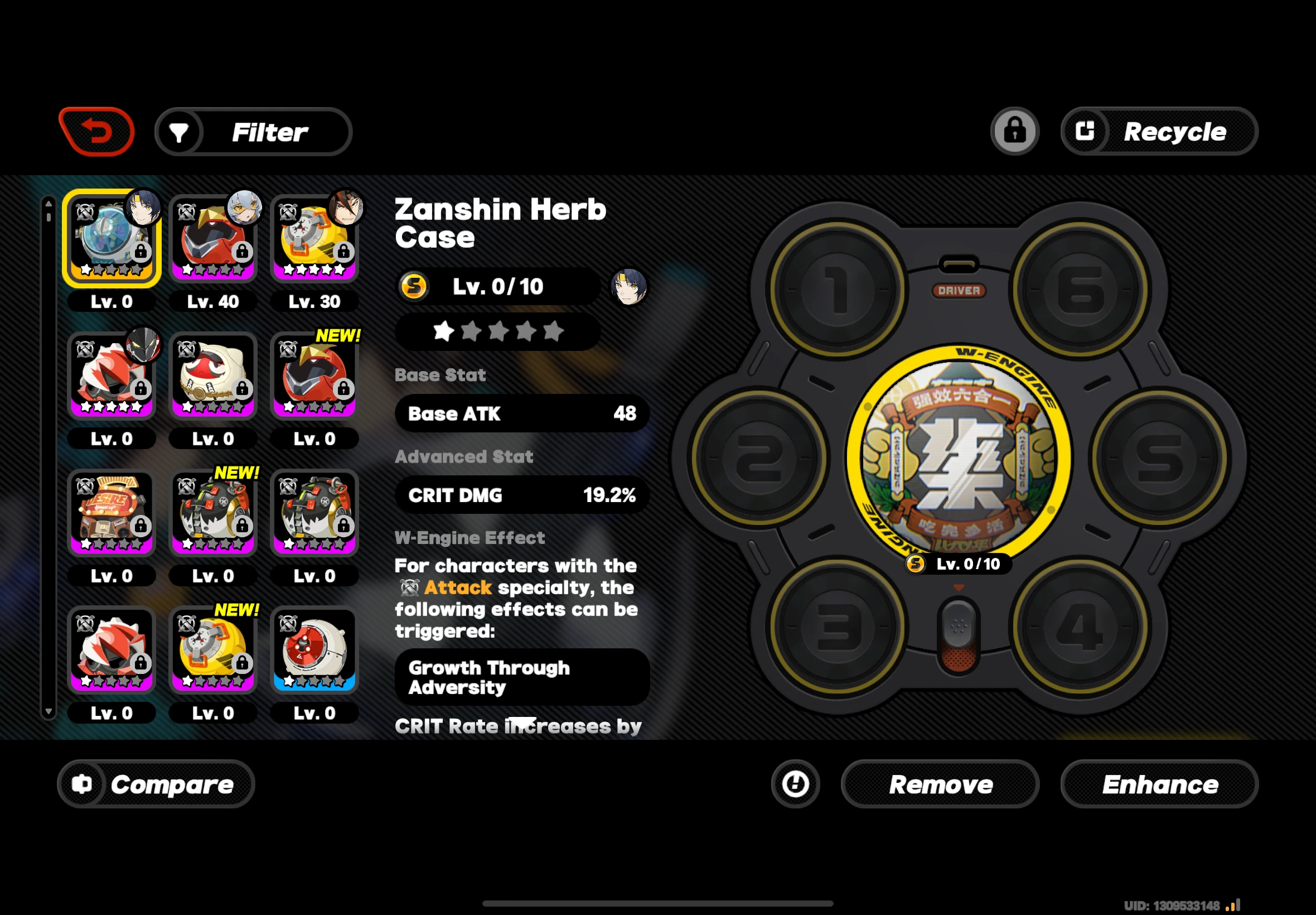Click the swap icon left of Remove
Screen dimensions: 1316x915
pos(796,784)
